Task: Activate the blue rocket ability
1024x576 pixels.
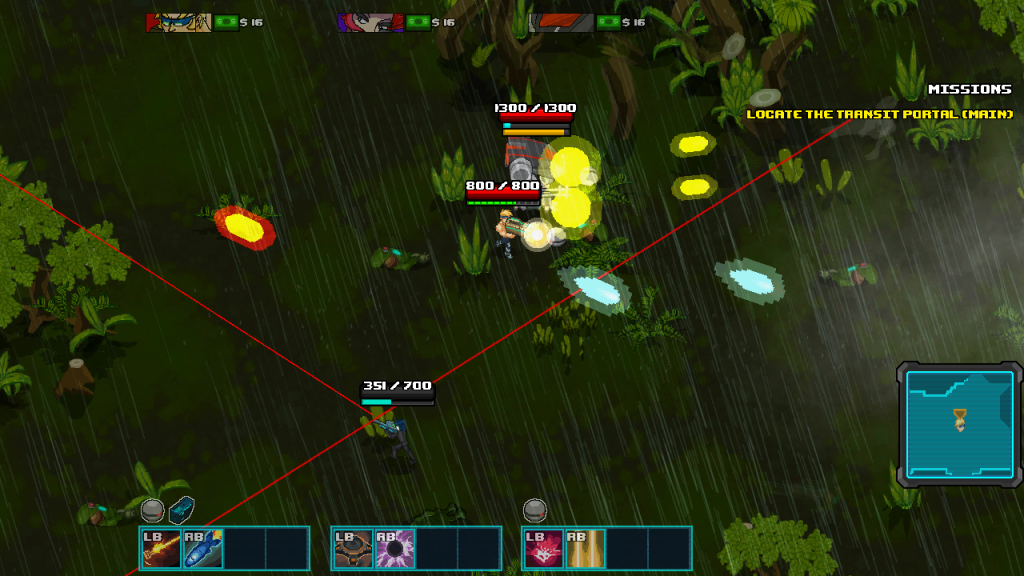Action: coord(203,548)
